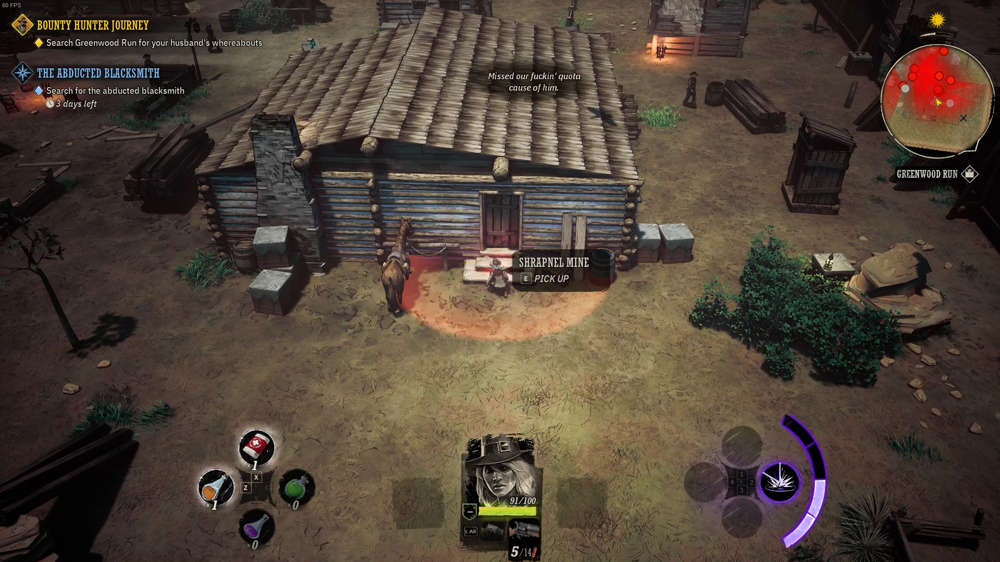Pick the purple potion flask slot
Screen dimensions: 1000x562
click(x=257, y=526)
